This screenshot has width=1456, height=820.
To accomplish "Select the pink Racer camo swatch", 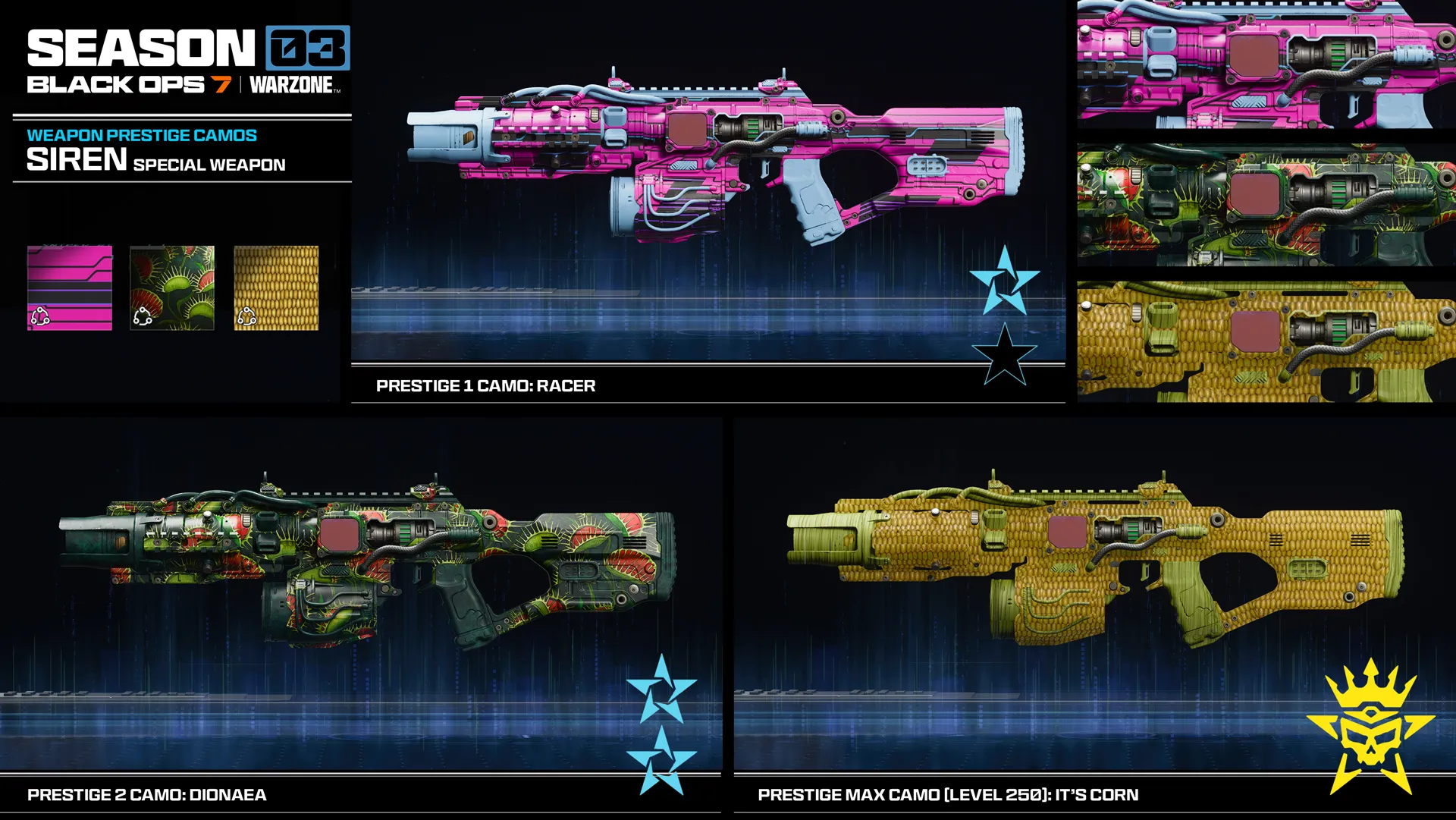I will pos(70,287).
